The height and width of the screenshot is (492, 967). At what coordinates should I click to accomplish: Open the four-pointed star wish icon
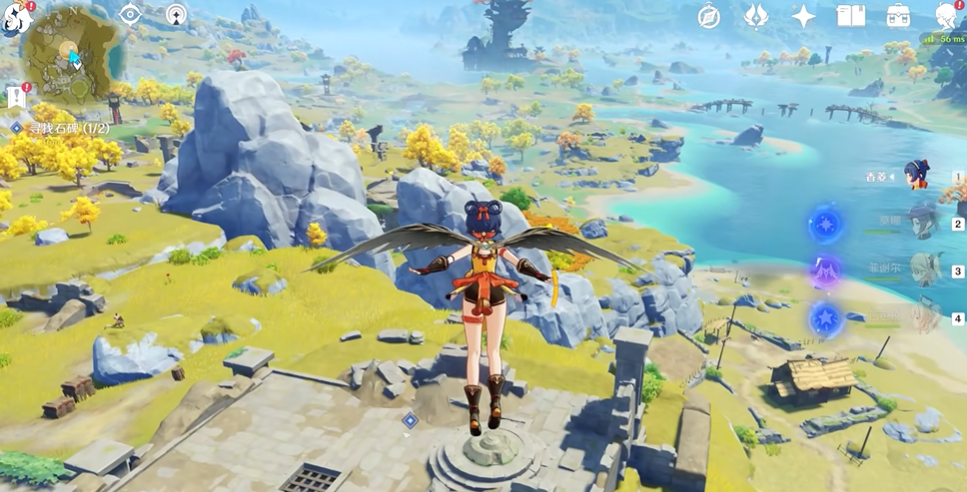point(804,15)
